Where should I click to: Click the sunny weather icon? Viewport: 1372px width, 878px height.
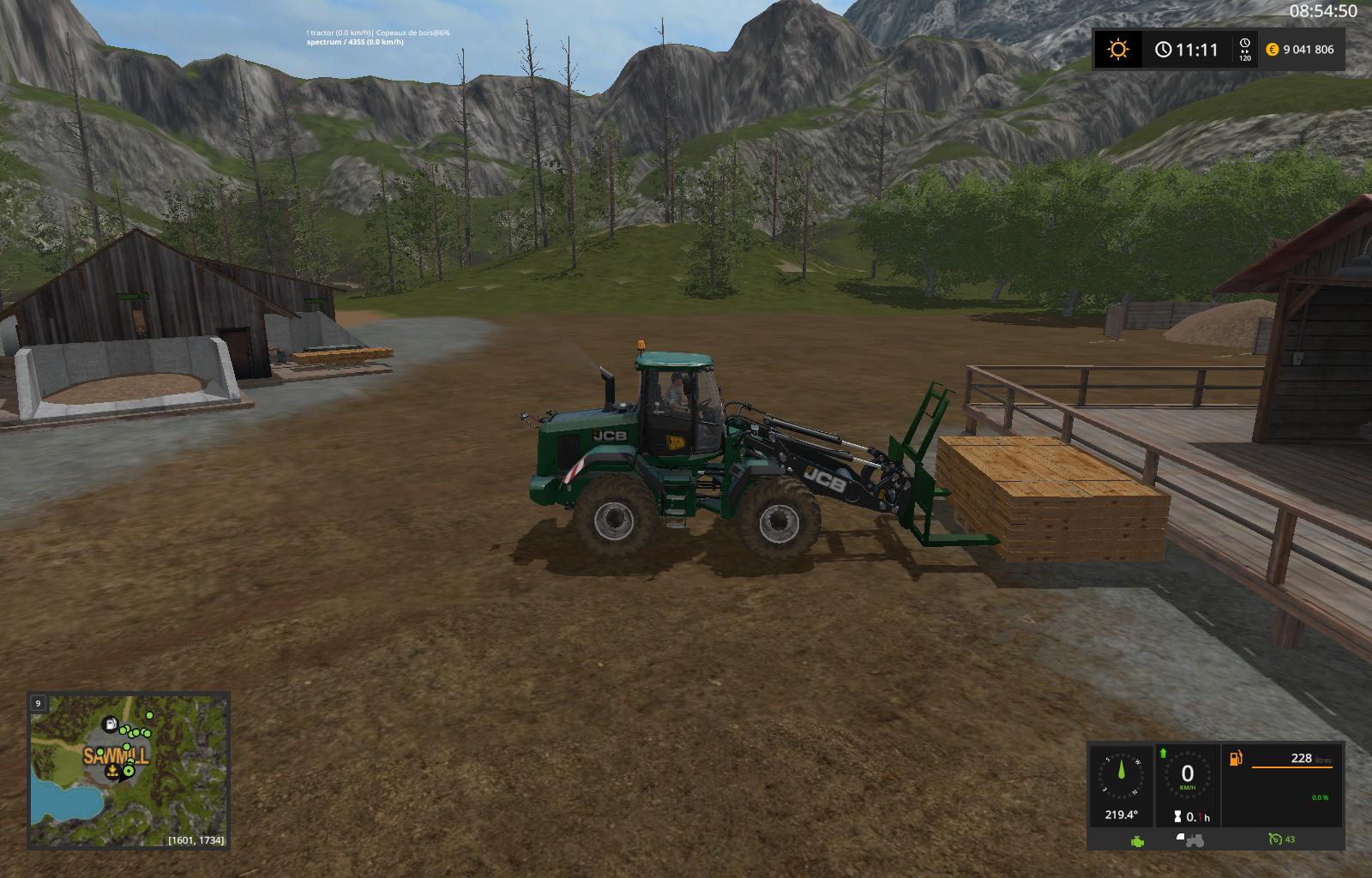pos(1117,50)
